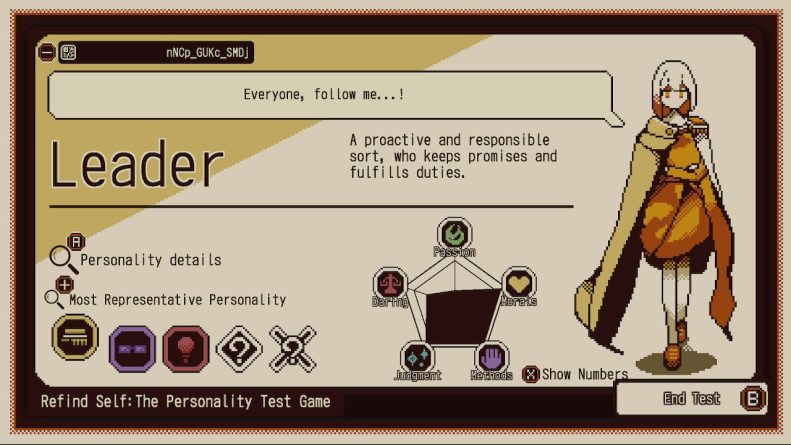Open Personality details
This screenshot has width=791, height=445.
pyautogui.click(x=150, y=260)
